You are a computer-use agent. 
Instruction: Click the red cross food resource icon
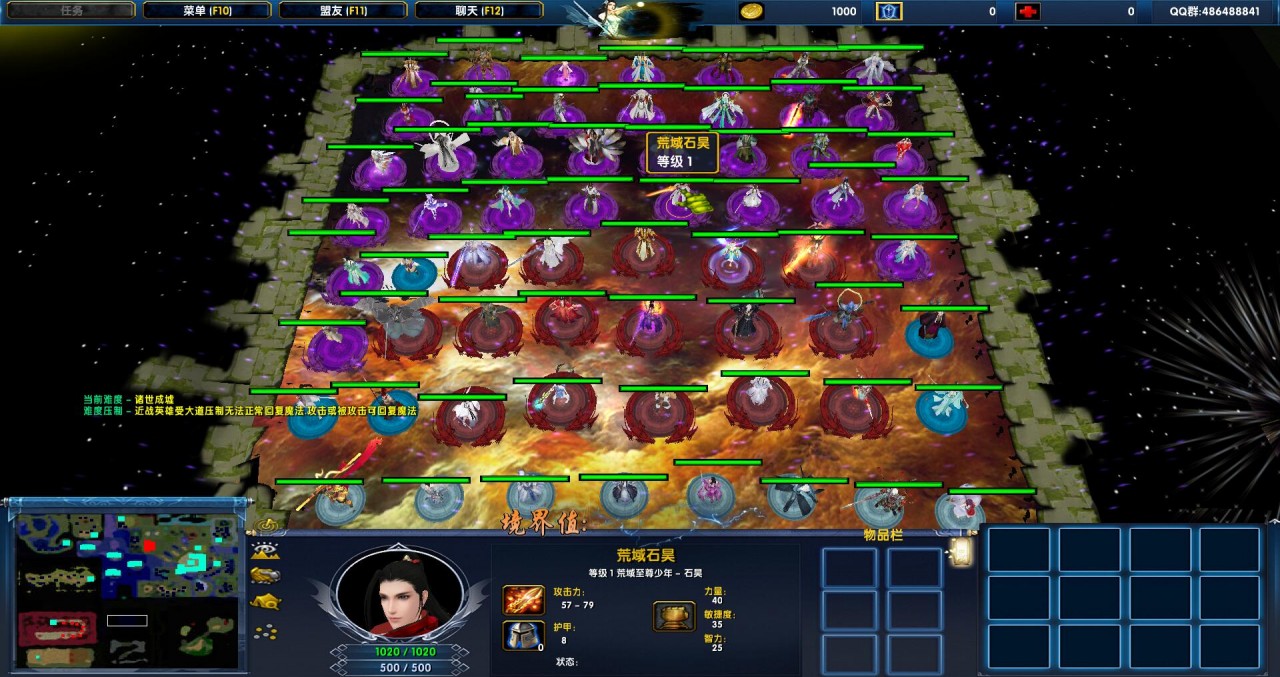[1027, 11]
